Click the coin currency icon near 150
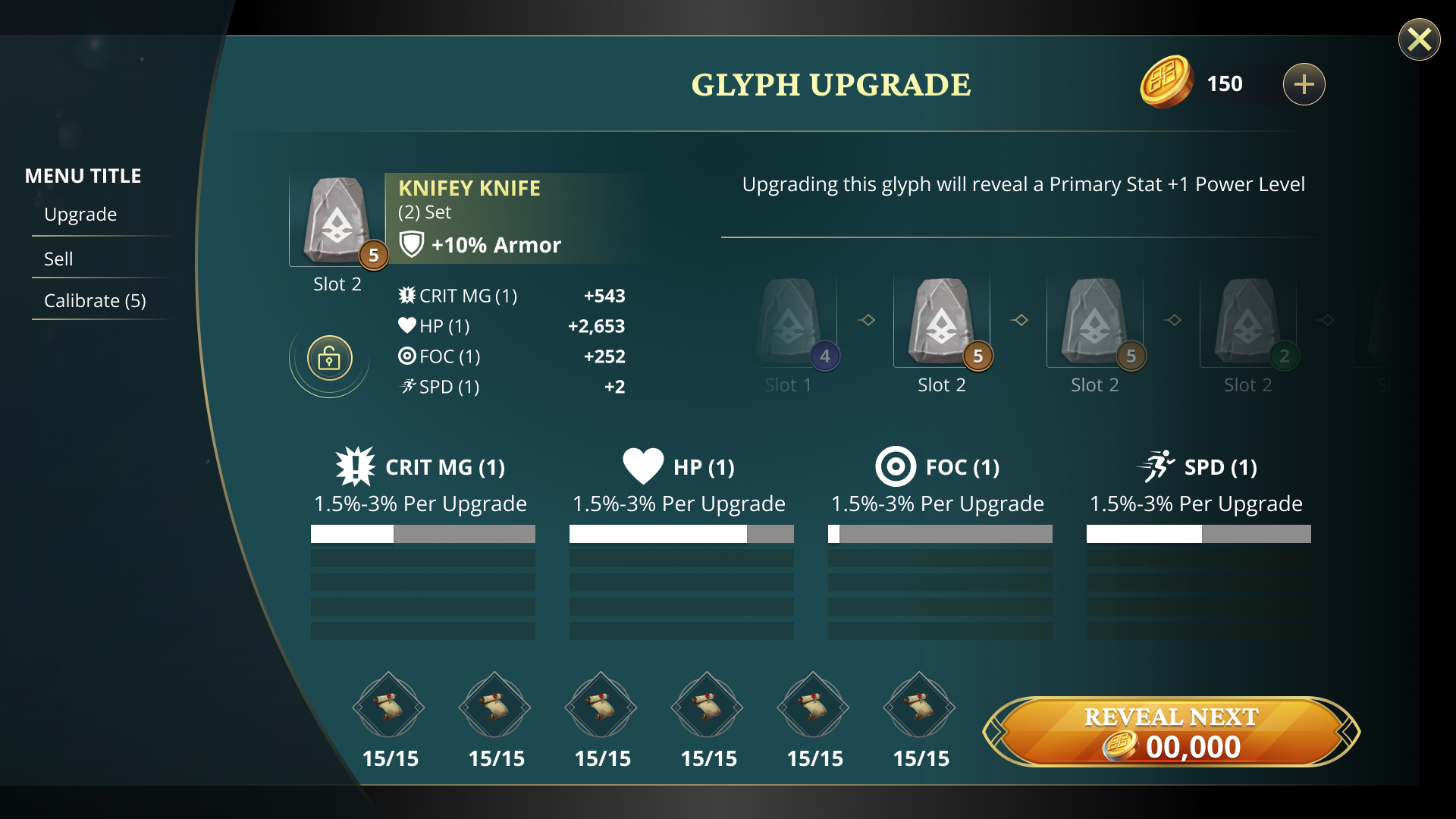The height and width of the screenshot is (819, 1456). tap(1167, 83)
